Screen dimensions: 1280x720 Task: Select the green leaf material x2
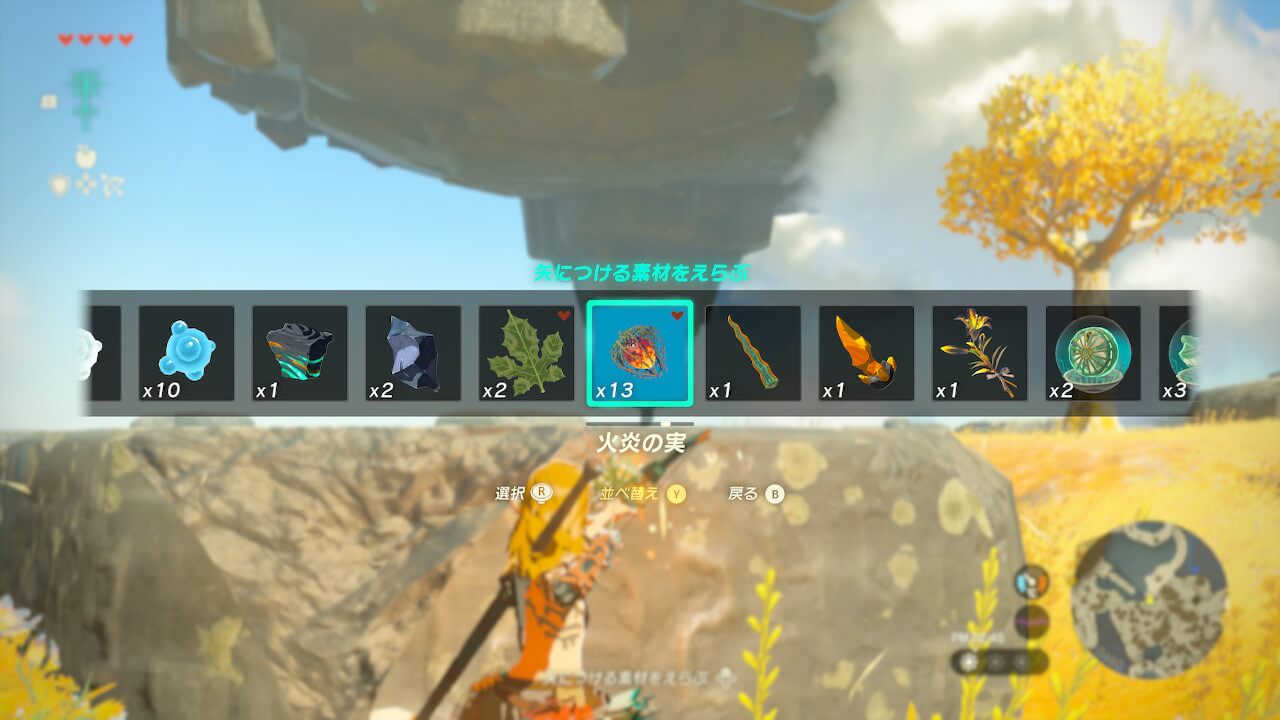click(526, 353)
